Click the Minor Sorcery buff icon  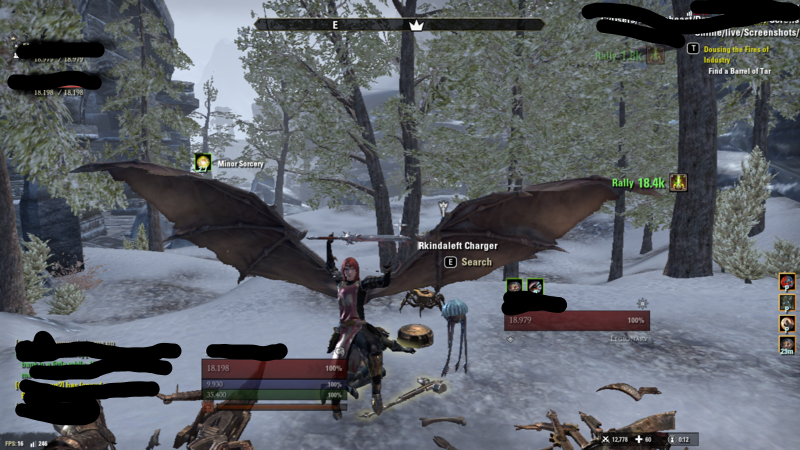(x=202, y=163)
